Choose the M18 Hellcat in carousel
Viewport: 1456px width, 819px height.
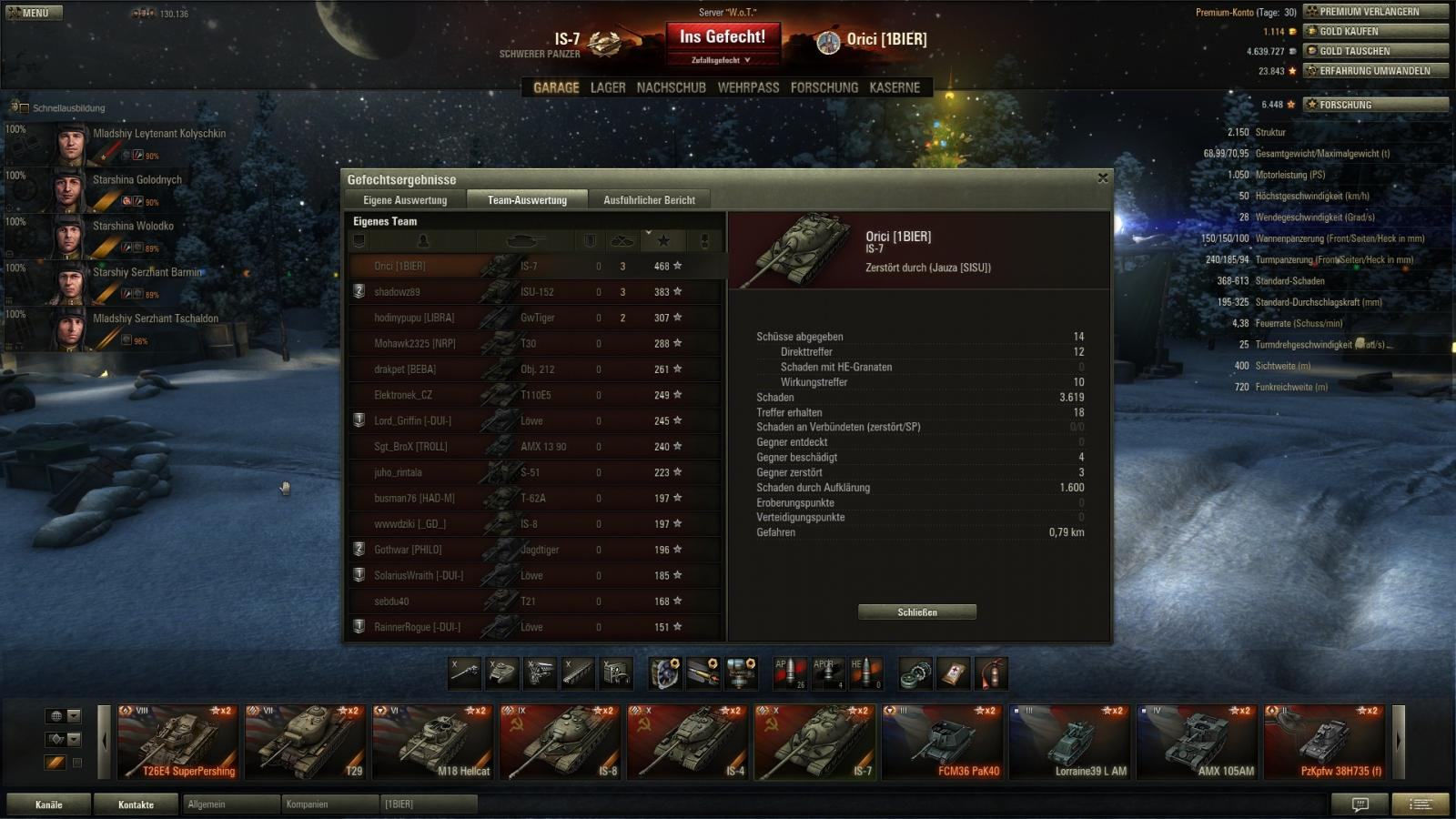click(x=432, y=742)
